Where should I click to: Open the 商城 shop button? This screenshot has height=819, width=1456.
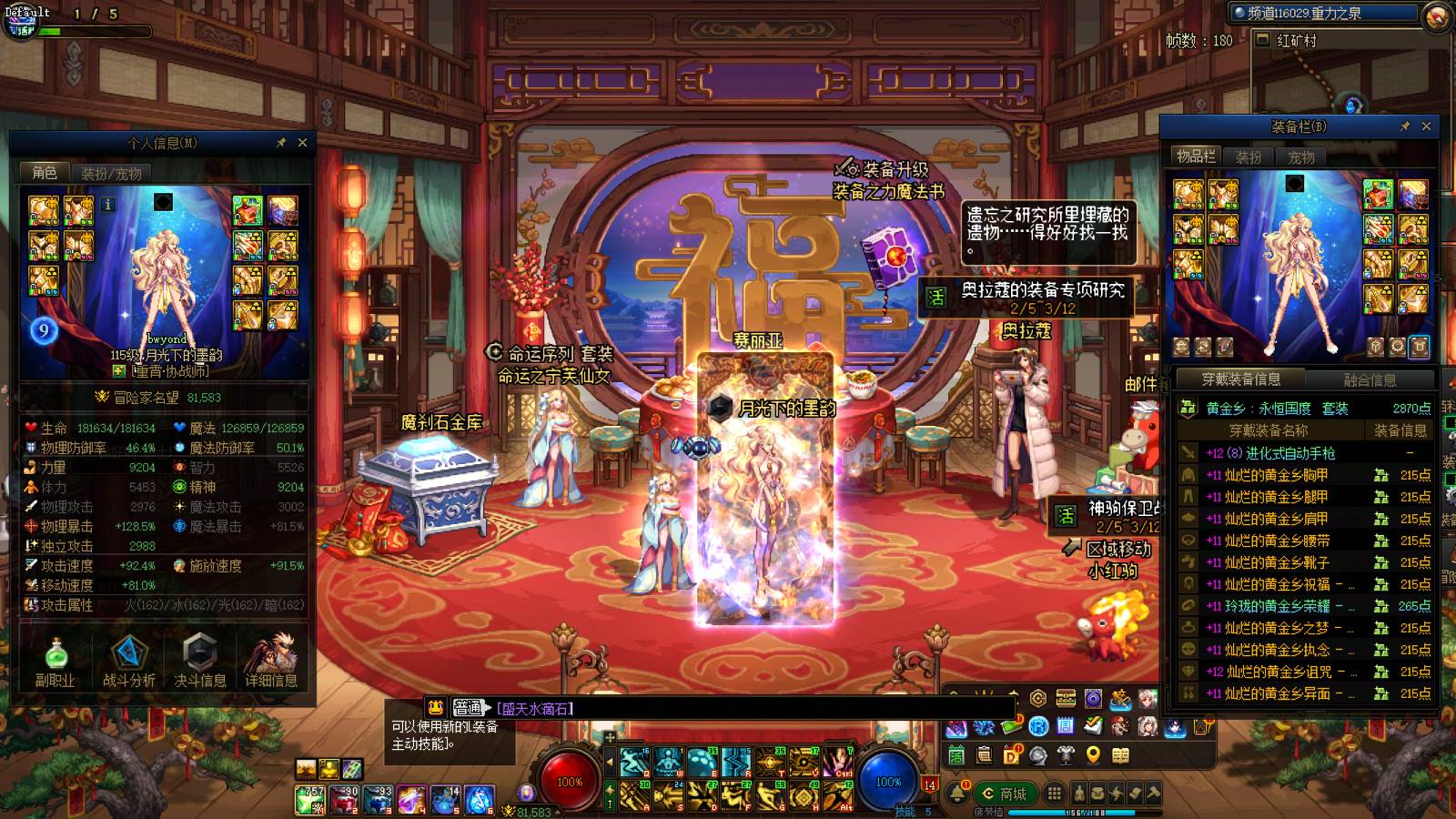[x=1004, y=794]
